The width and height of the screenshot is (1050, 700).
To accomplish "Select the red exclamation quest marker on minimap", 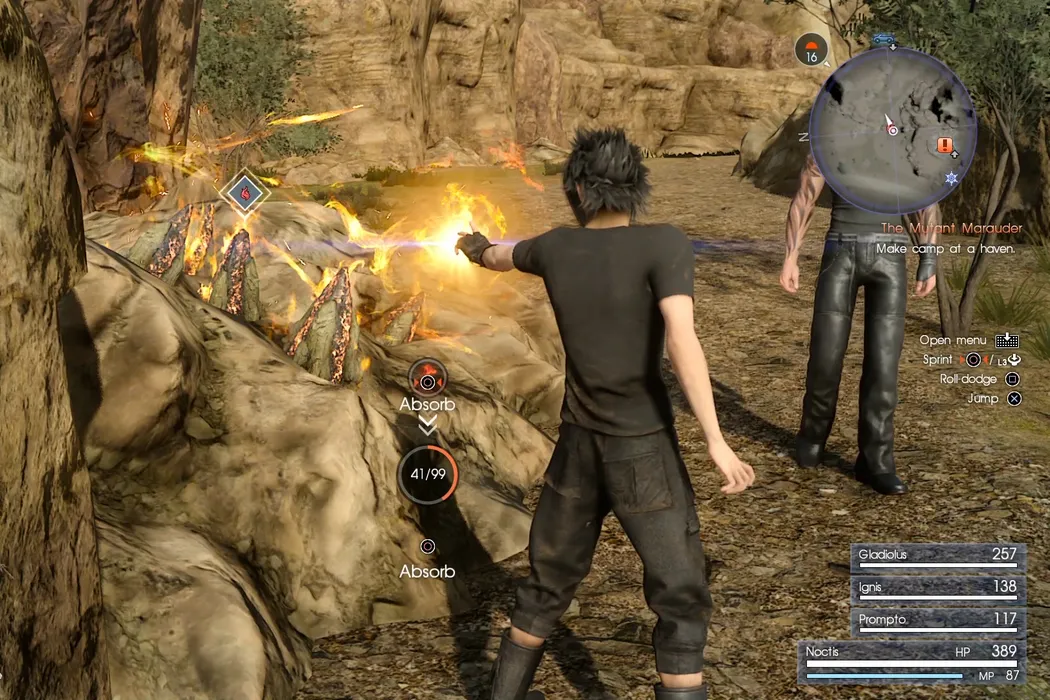I will click(945, 145).
